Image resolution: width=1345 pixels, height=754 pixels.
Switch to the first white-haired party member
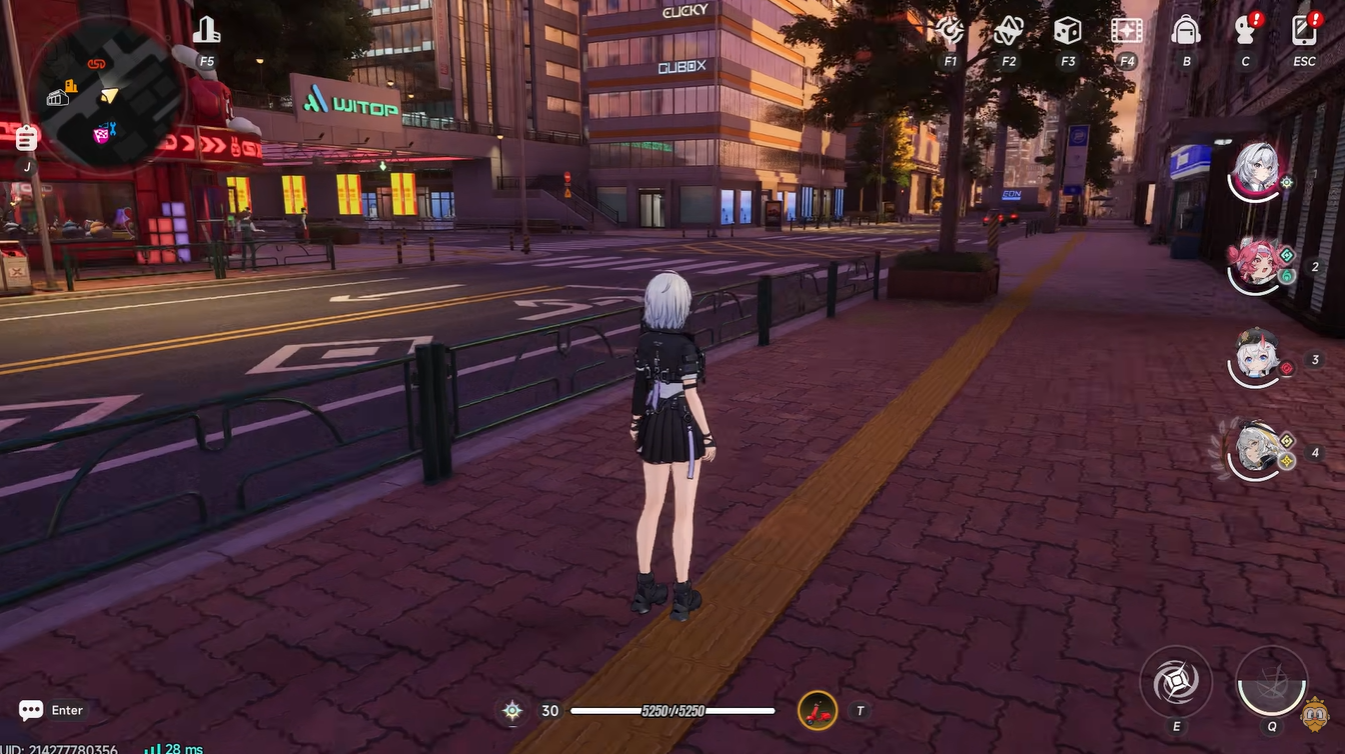coord(1256,170)
